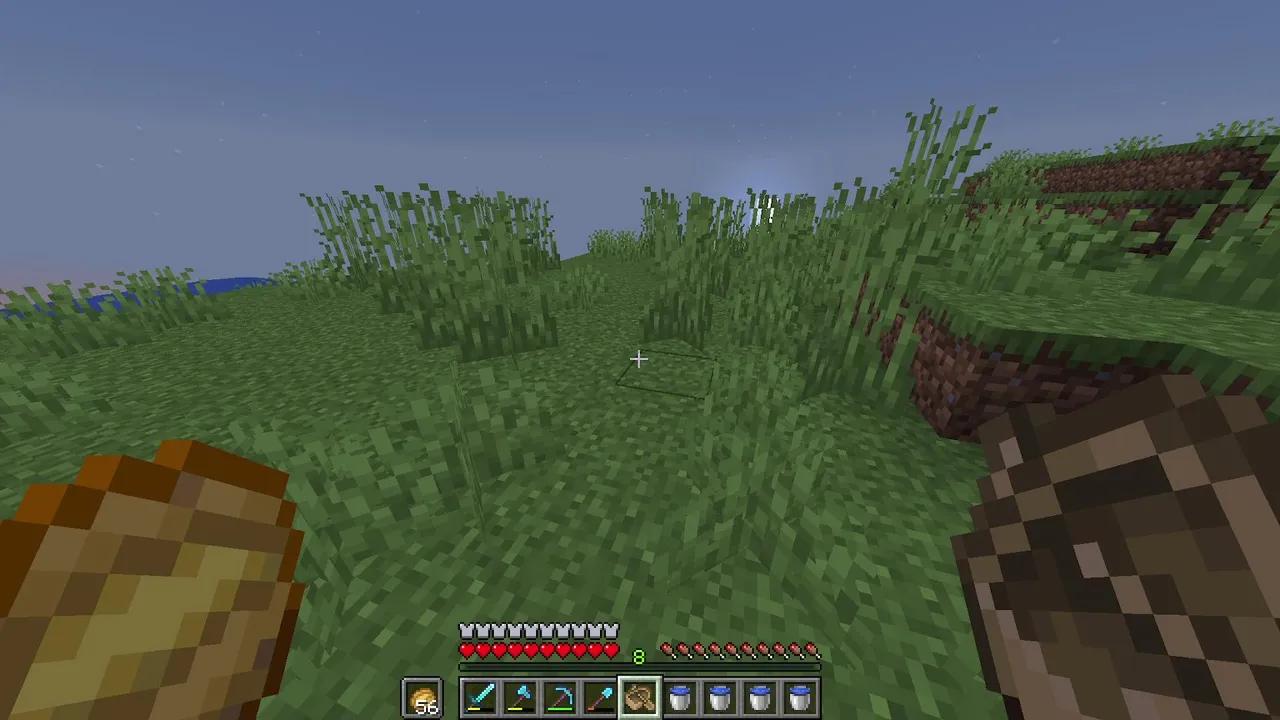Click the middle armor helmet icon

pos(538,629)
